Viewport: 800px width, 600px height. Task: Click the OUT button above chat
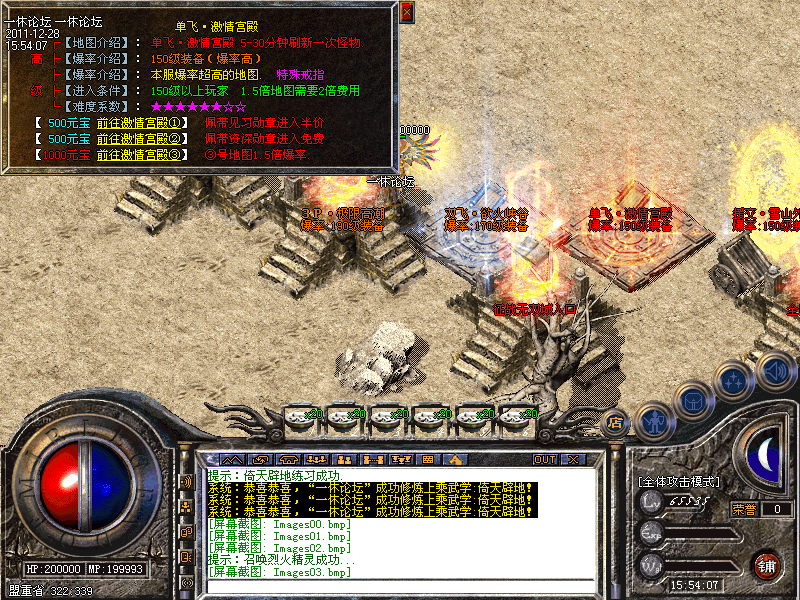click(544, 459)
